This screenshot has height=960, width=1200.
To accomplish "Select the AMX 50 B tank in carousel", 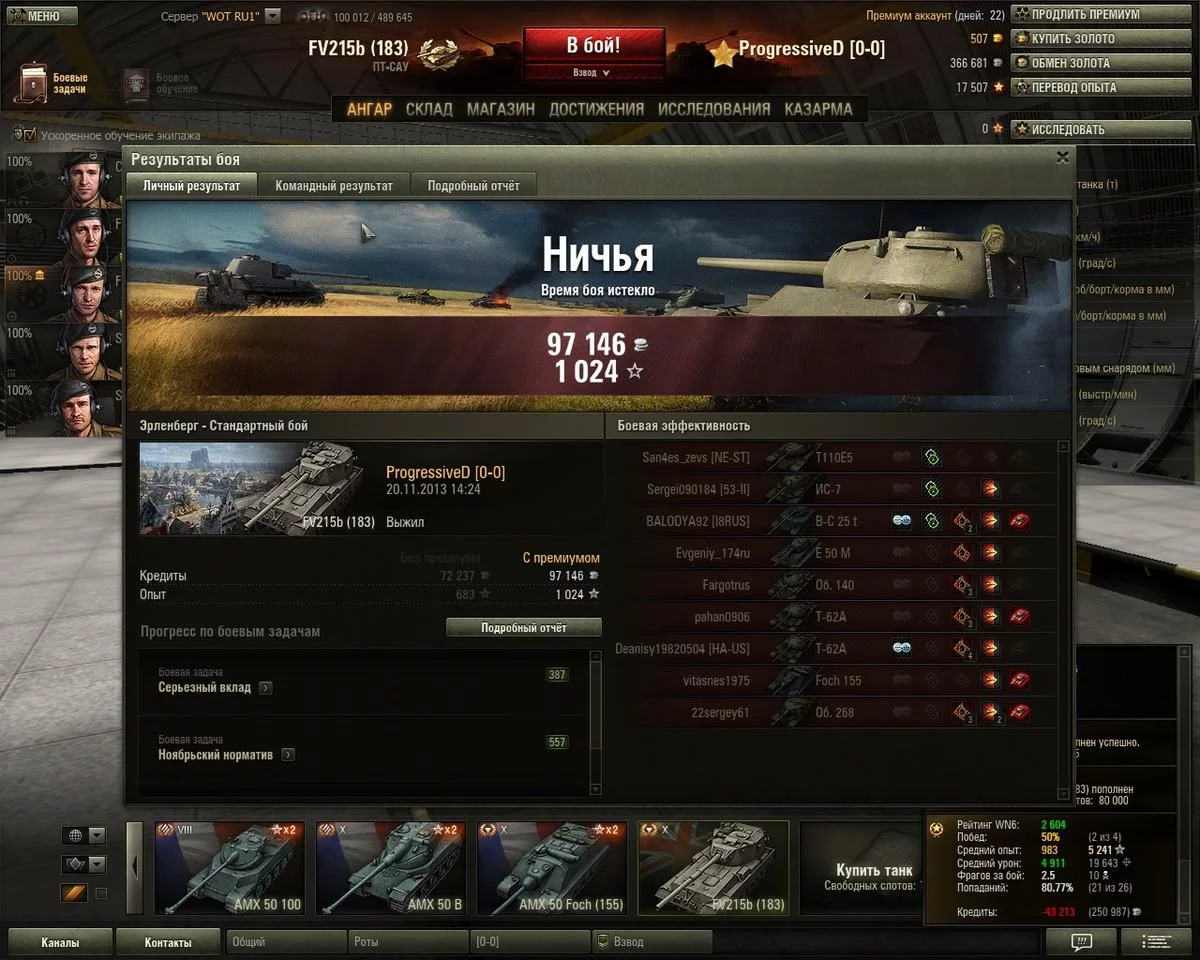I will click(x=390, y=868).
